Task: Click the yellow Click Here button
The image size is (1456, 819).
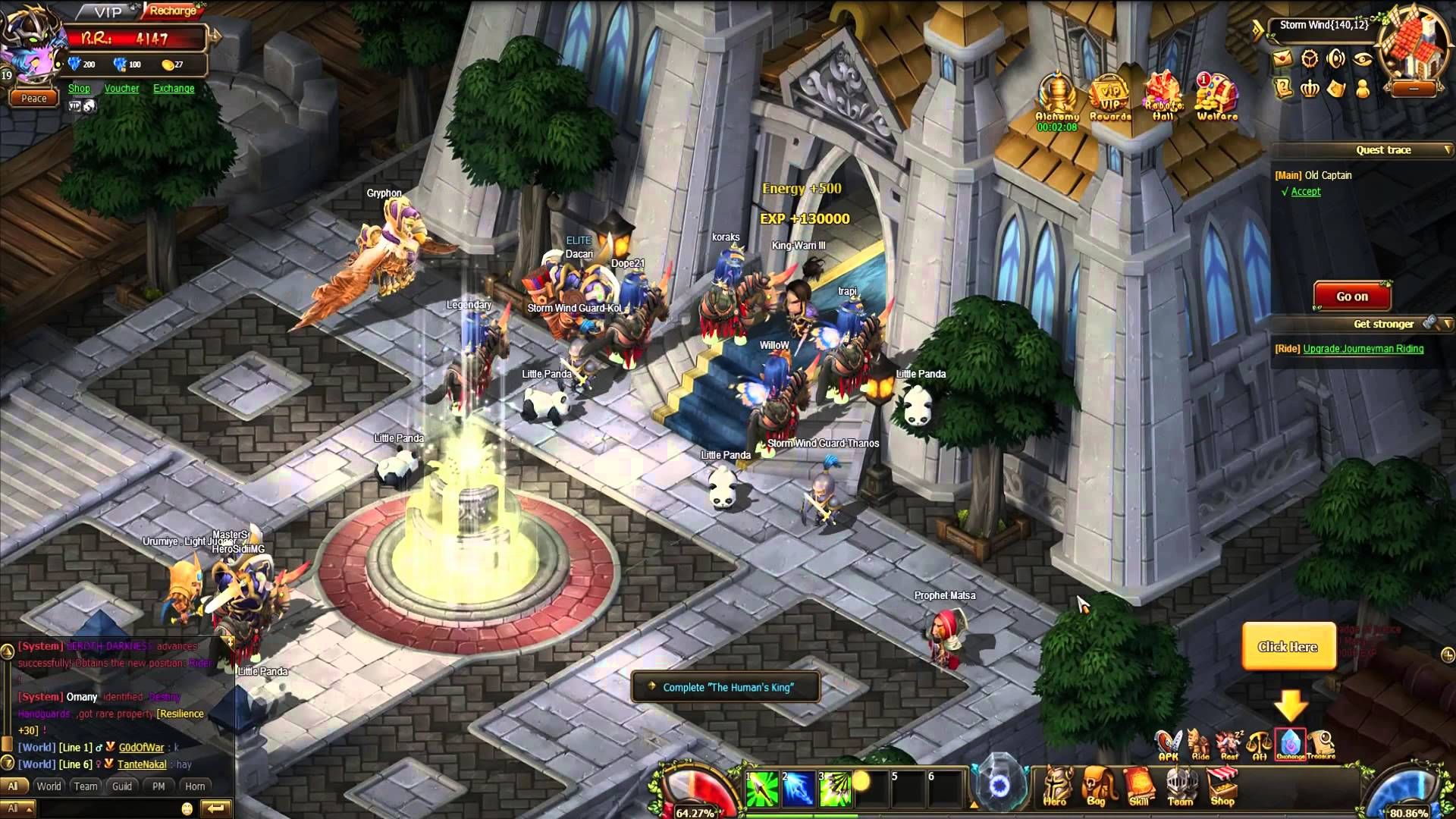Action: [x=1288, y=647]
